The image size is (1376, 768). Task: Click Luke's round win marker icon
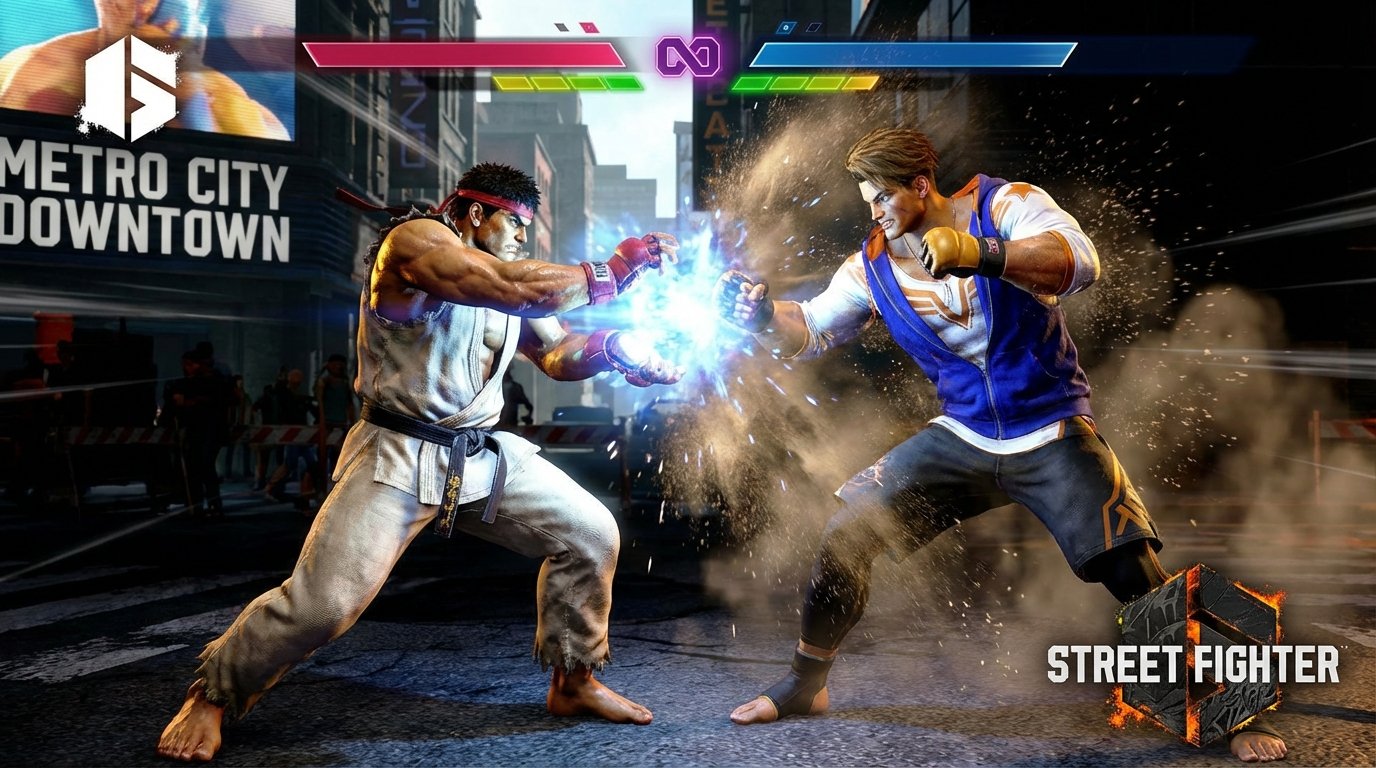pyautogui.click(x=786, y=27)
